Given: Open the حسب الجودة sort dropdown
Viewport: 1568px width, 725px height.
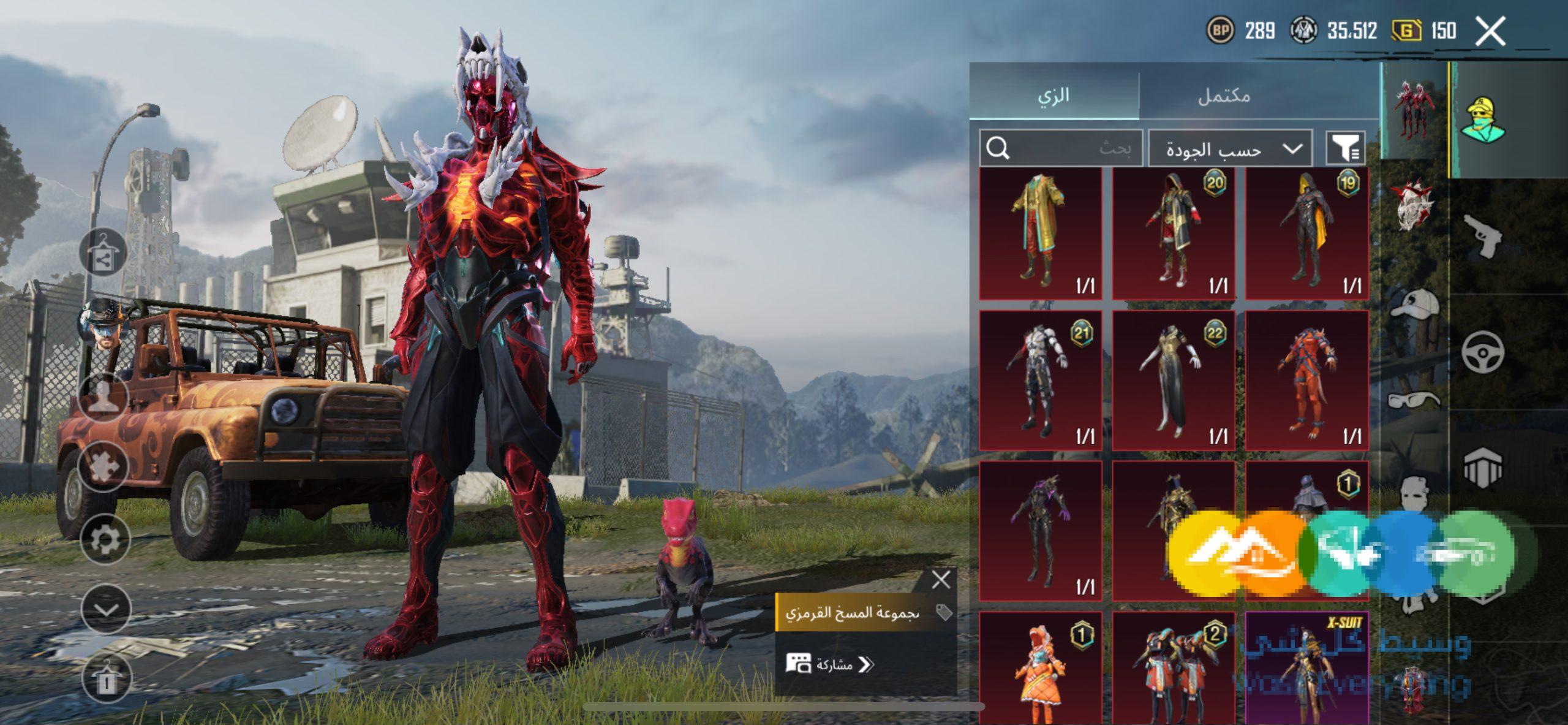Looking at the screenshot, I should click(1230, 148).
